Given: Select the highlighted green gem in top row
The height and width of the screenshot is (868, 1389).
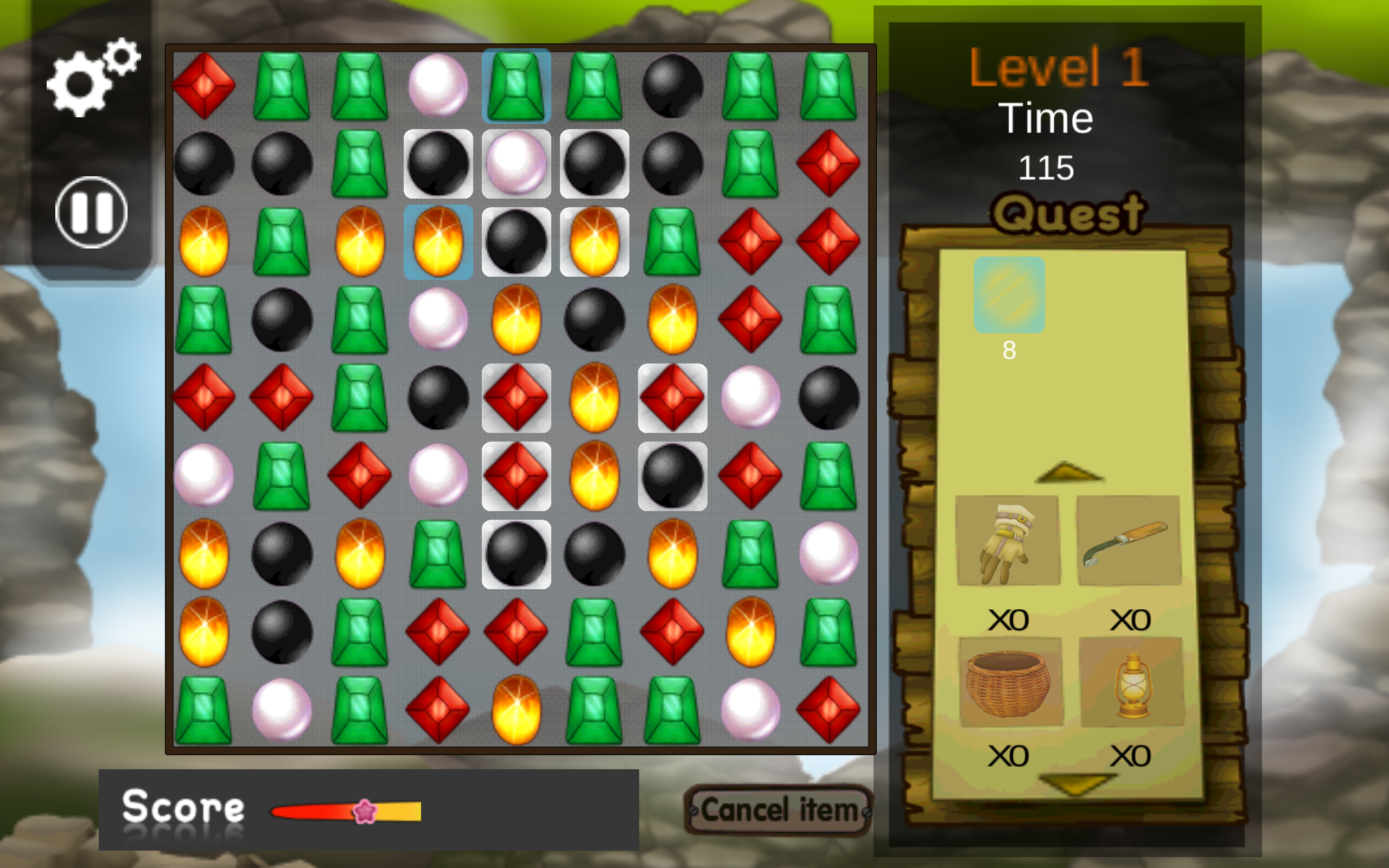Looking at the screenshot, I should [517, 85].
